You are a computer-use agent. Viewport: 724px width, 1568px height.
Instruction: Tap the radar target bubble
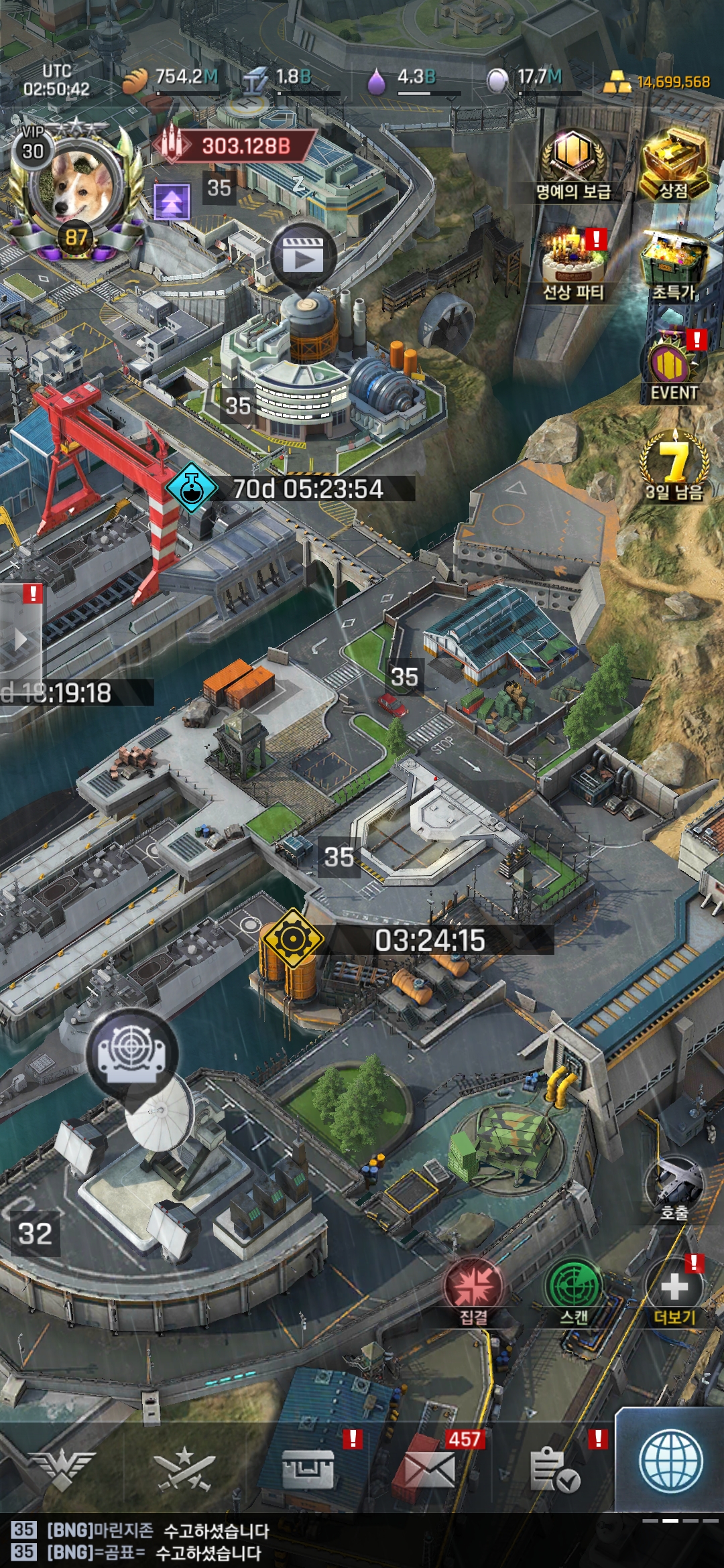tap(131, 1051)
